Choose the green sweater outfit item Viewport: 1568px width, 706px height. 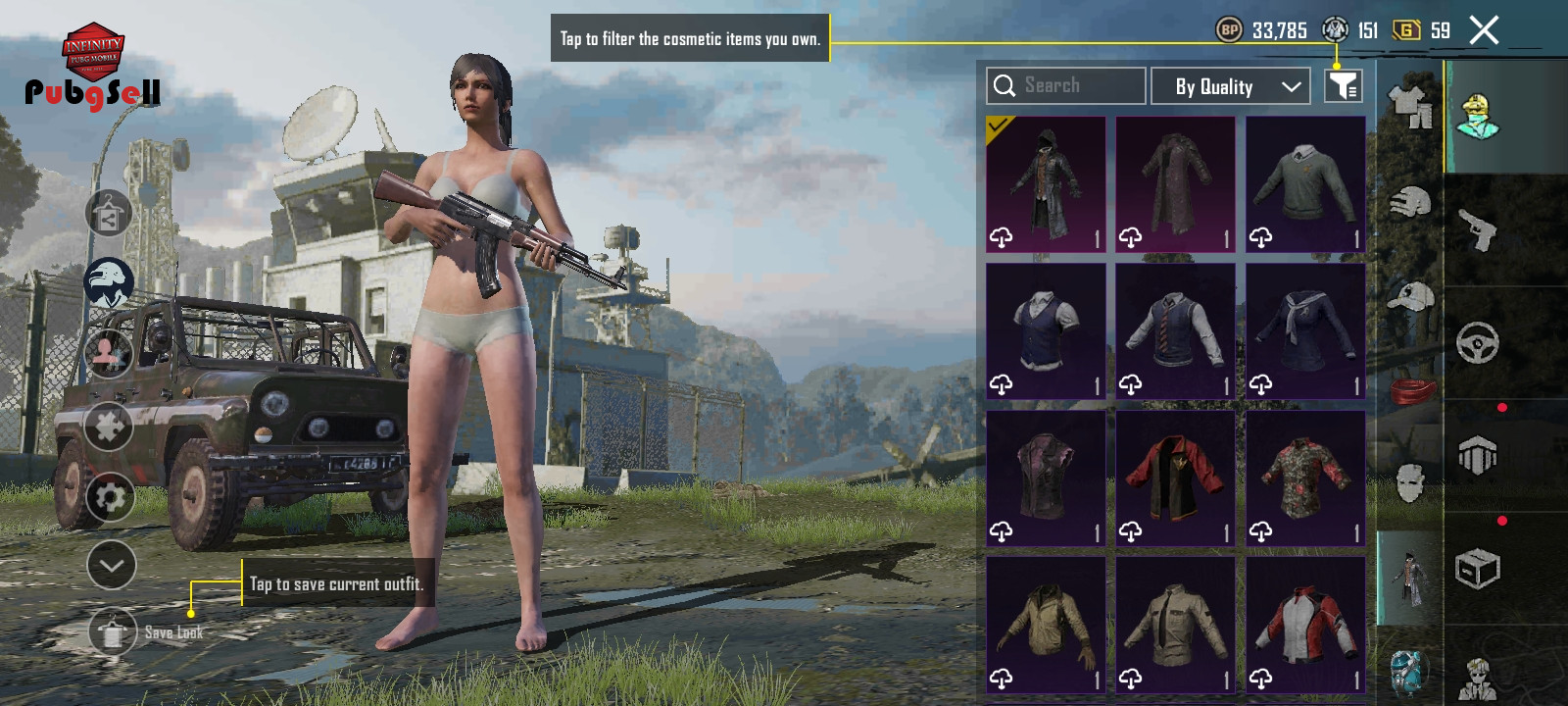click(x=1305, y=184)
